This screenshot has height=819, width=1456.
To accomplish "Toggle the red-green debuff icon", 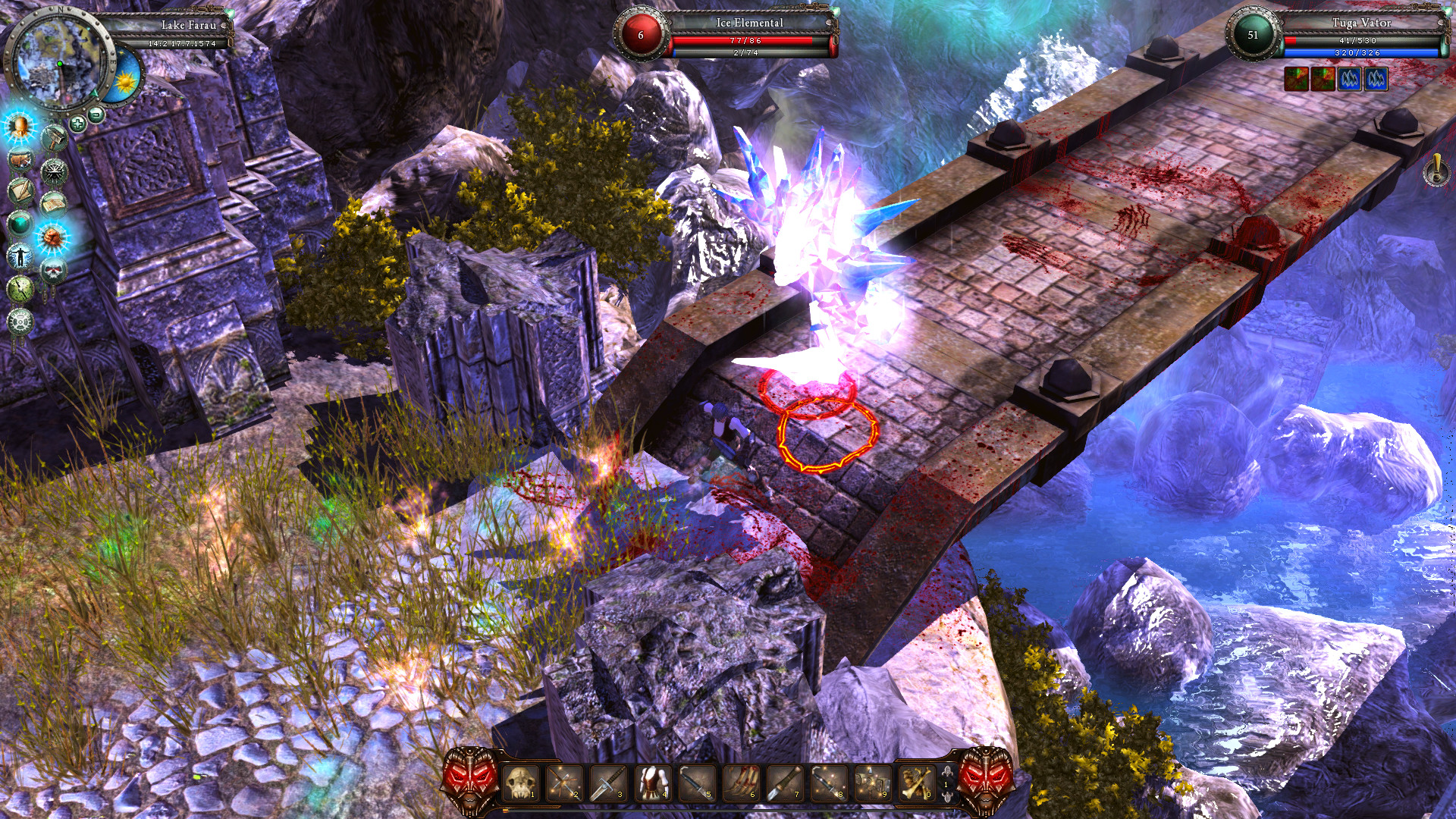I will (x=1296, y=78).
